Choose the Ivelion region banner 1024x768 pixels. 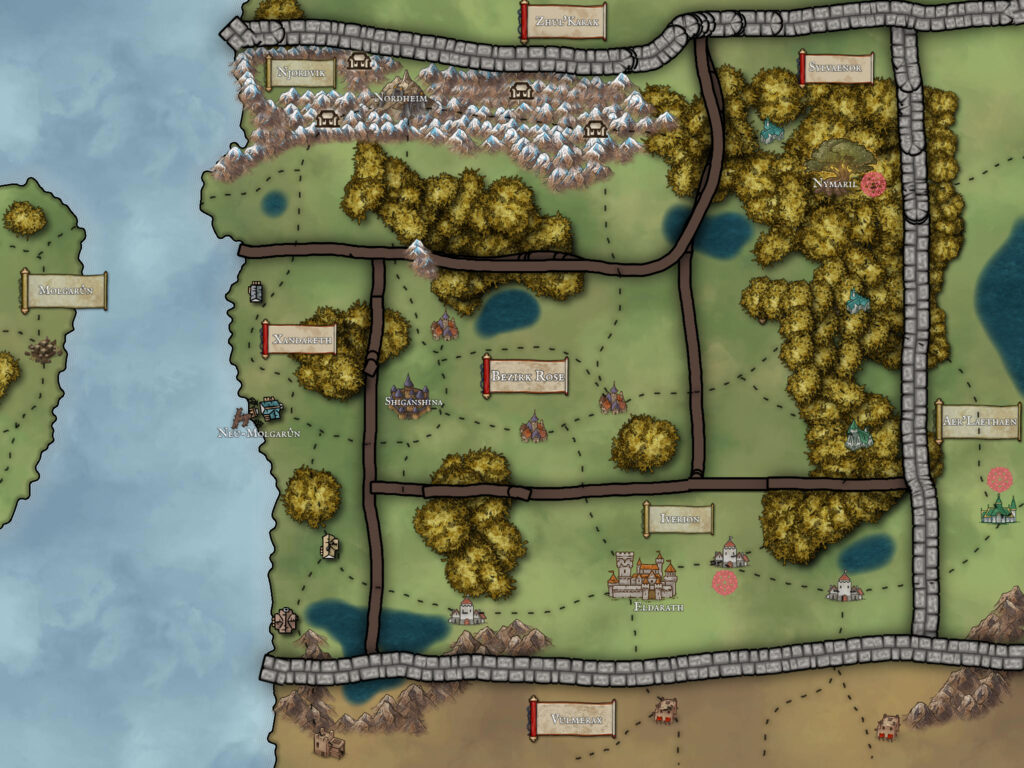click(678, 519)
